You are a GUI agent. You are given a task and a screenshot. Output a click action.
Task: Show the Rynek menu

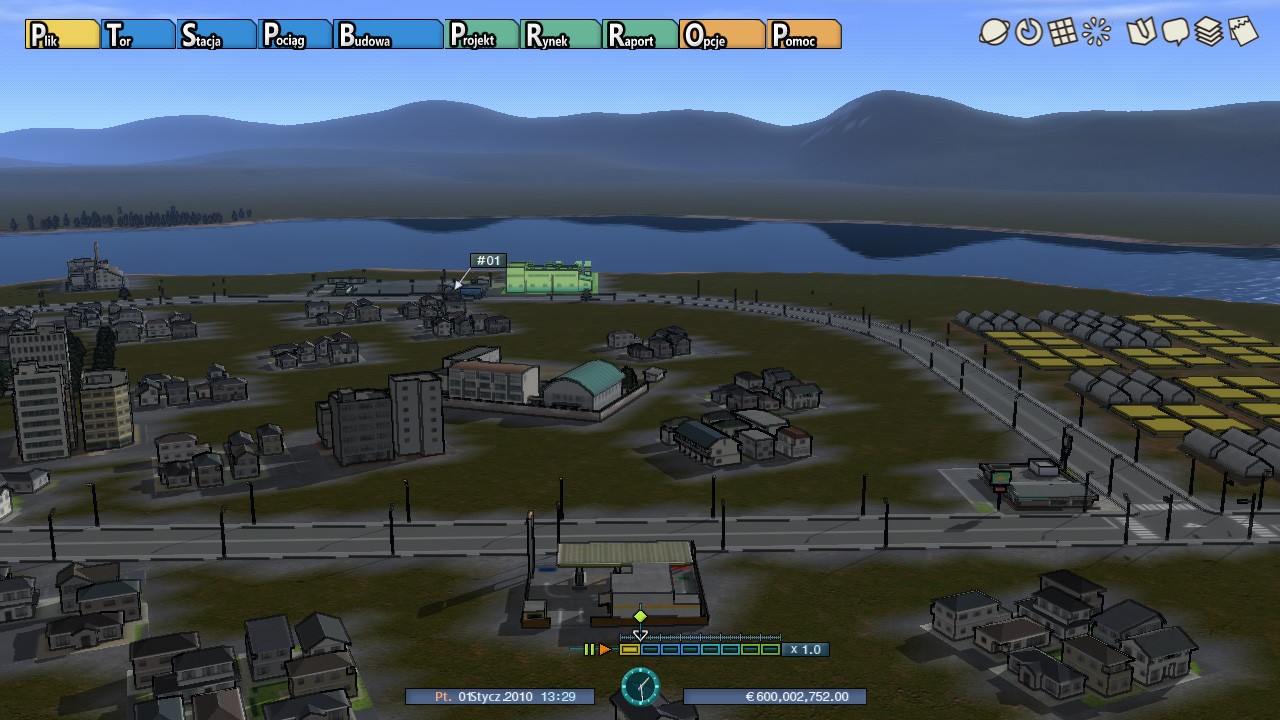tap(561, 35)
